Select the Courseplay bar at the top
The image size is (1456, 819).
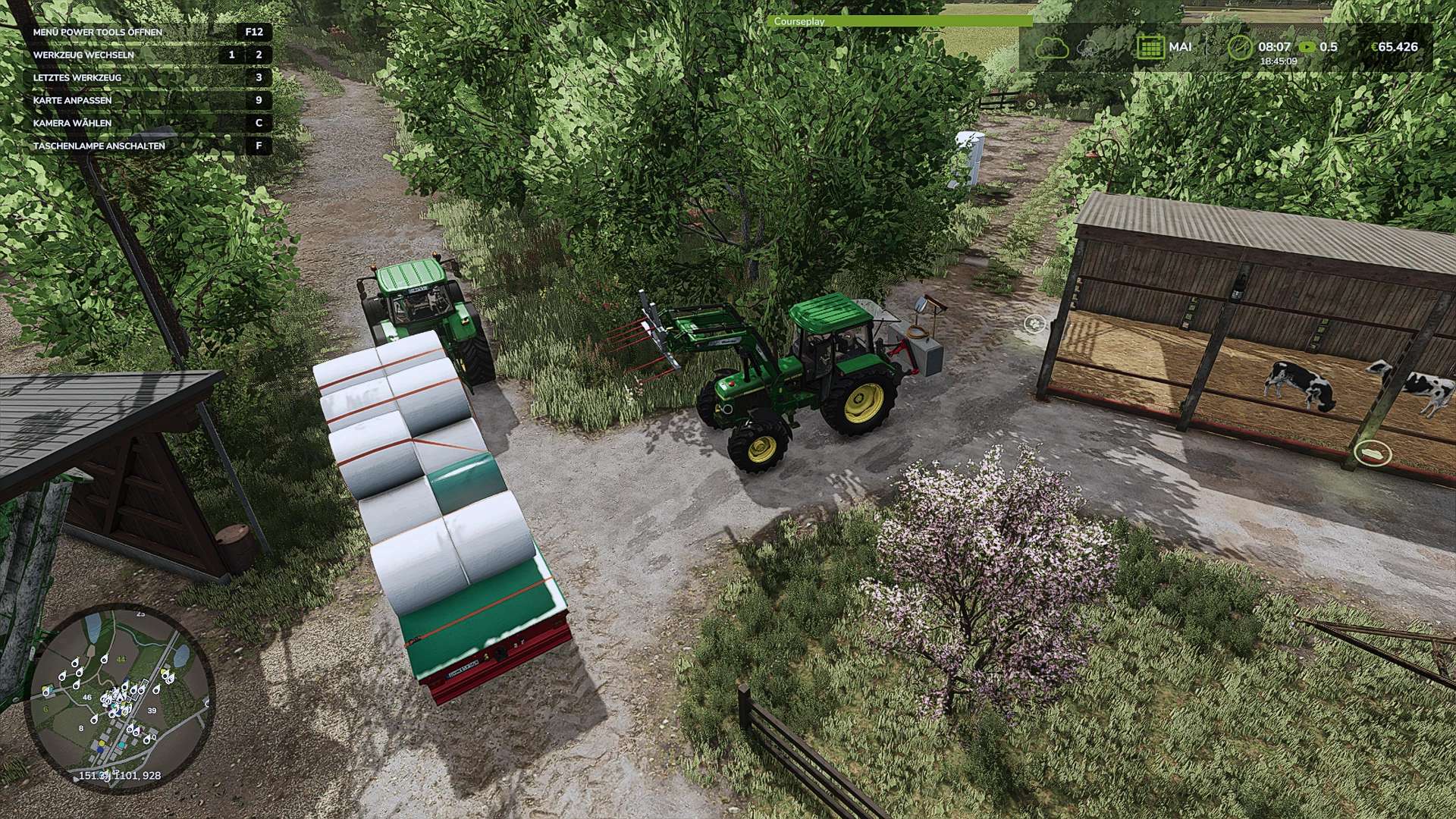coord(899,21)
